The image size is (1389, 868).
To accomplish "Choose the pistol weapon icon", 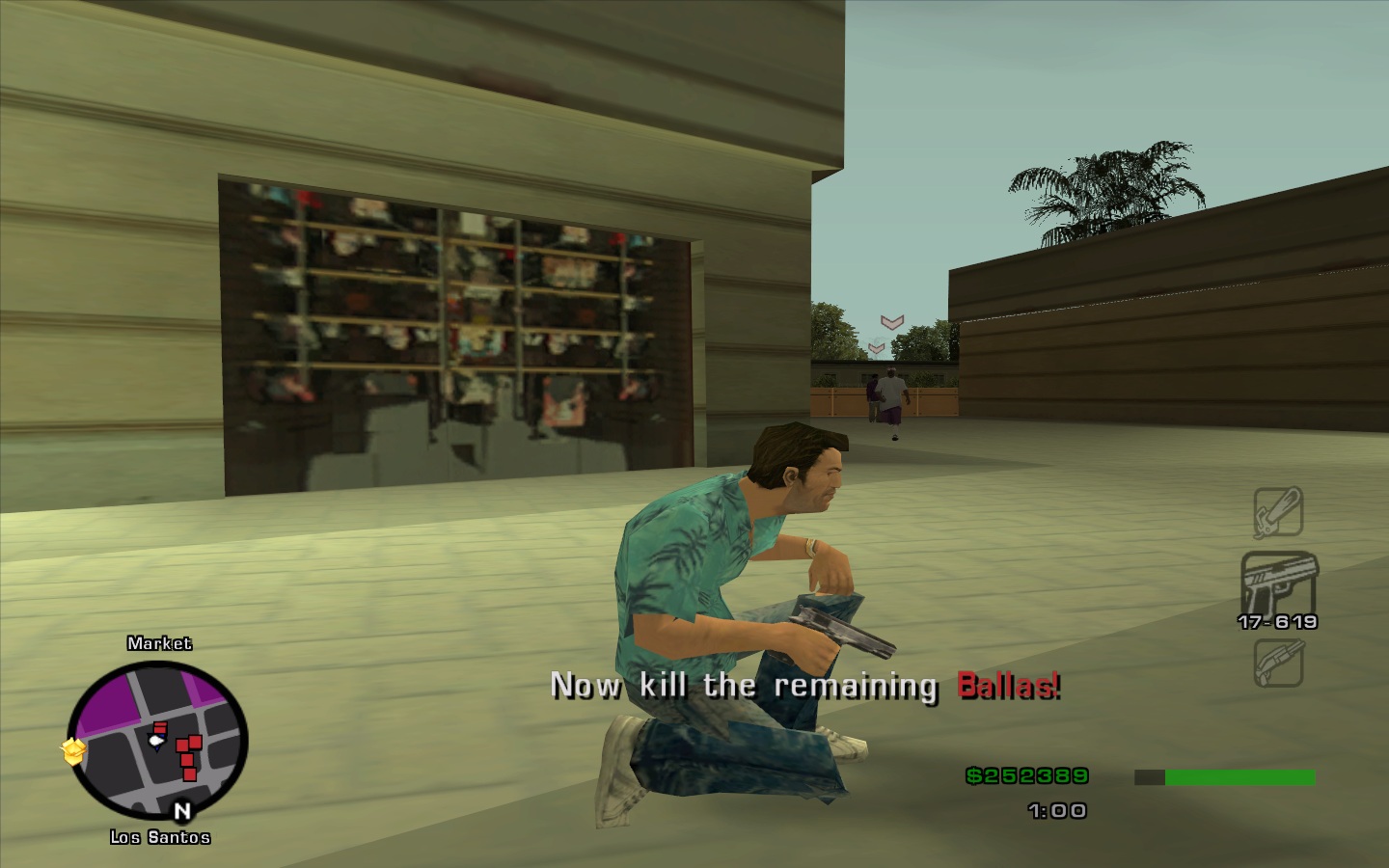I will tap(1278, 582).
